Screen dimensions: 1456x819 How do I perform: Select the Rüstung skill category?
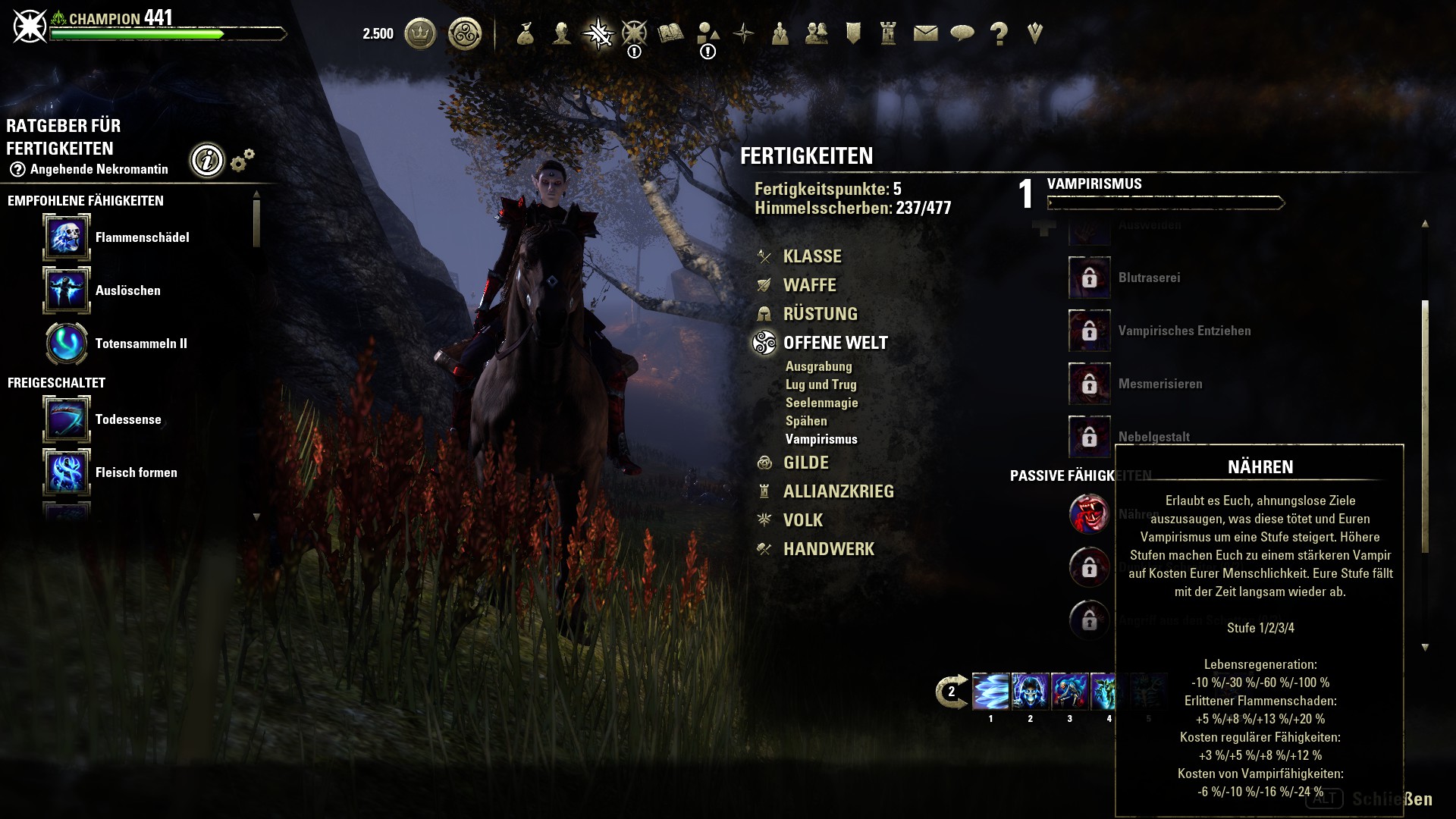[820, 314]
